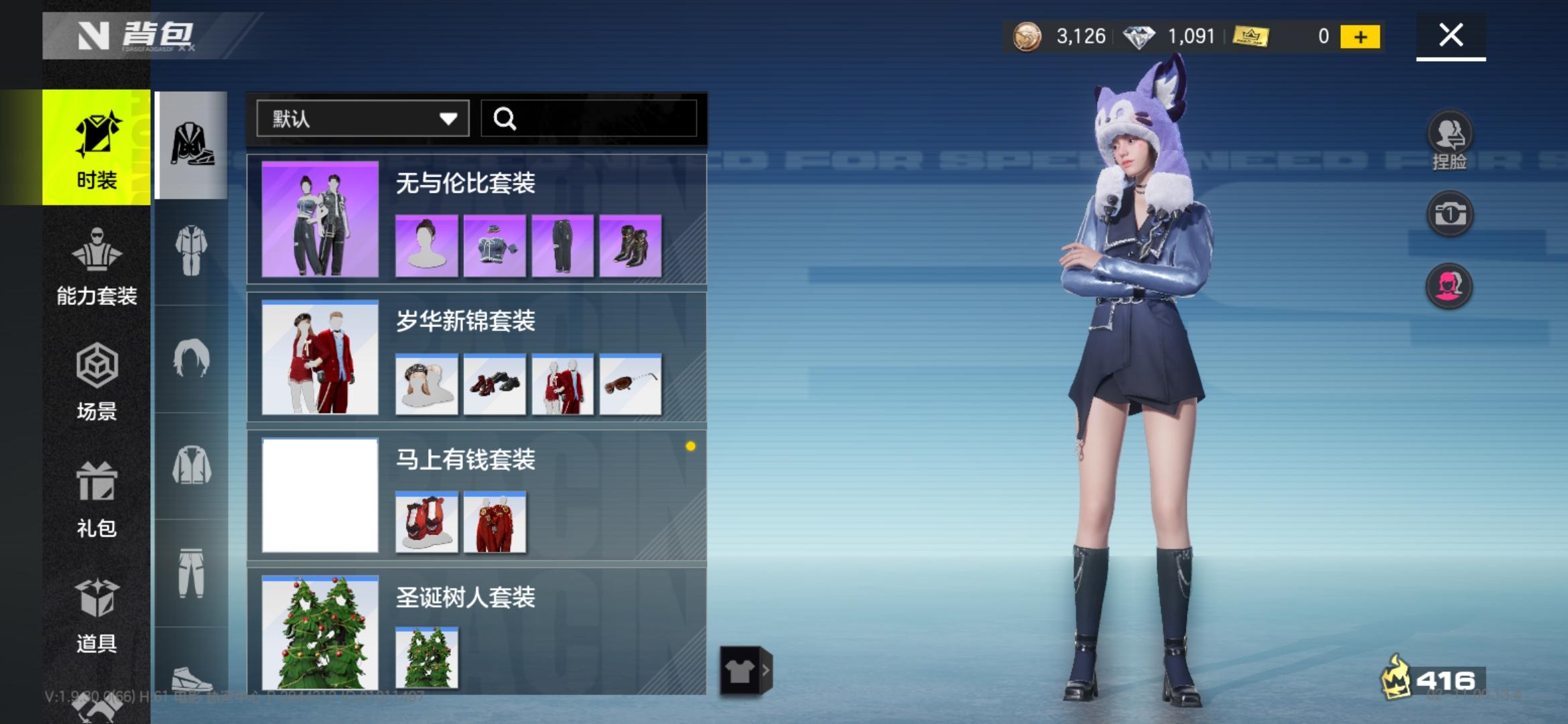This screenshot has width=1568, height=724.
Task: Select the 无与伦比套装 preview image
Action: [x=320, y=221]
